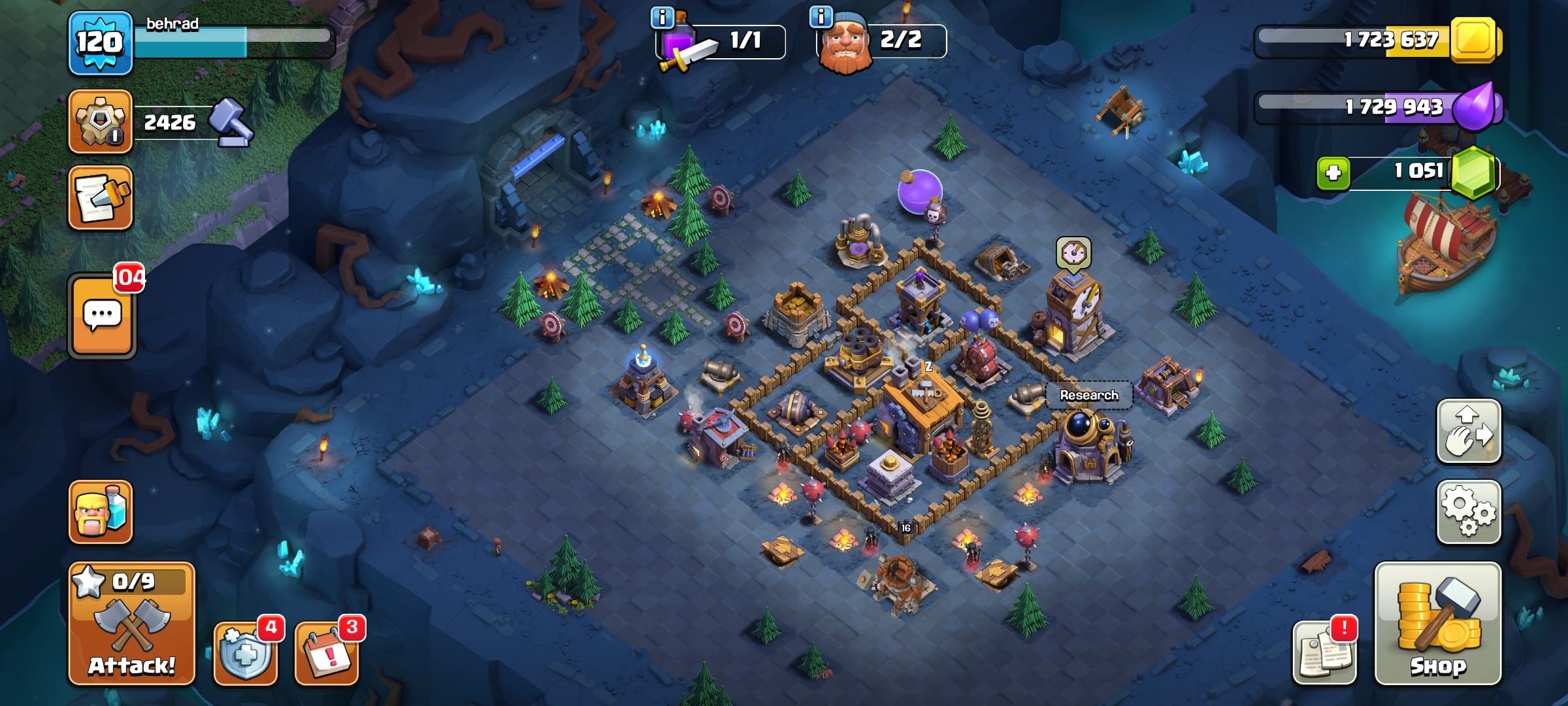Enter layout editor with the hand arrows button

click(x=1468, y=431)
